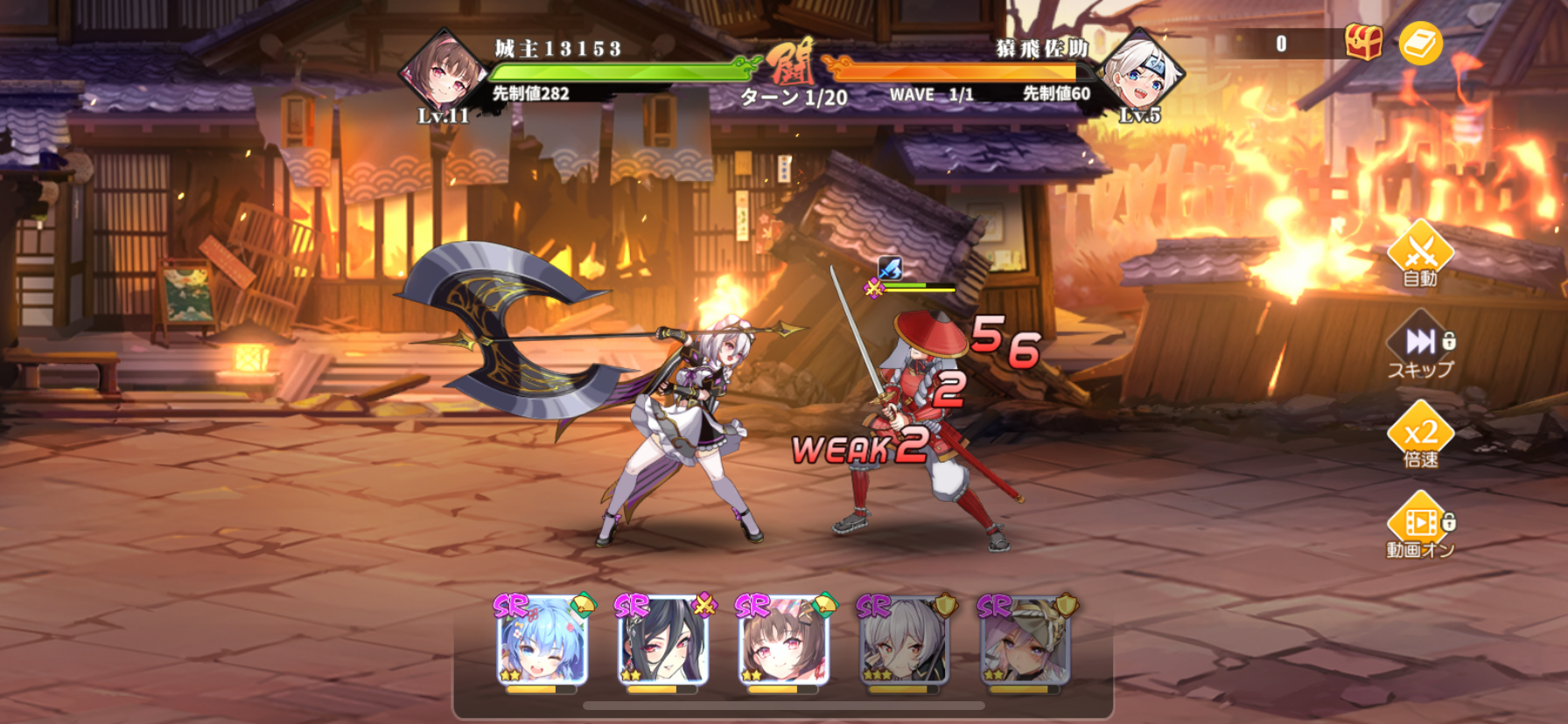Pick the lavender-haired SR character card
The height and width of the screenshot is (724, 1568).
1025,642
